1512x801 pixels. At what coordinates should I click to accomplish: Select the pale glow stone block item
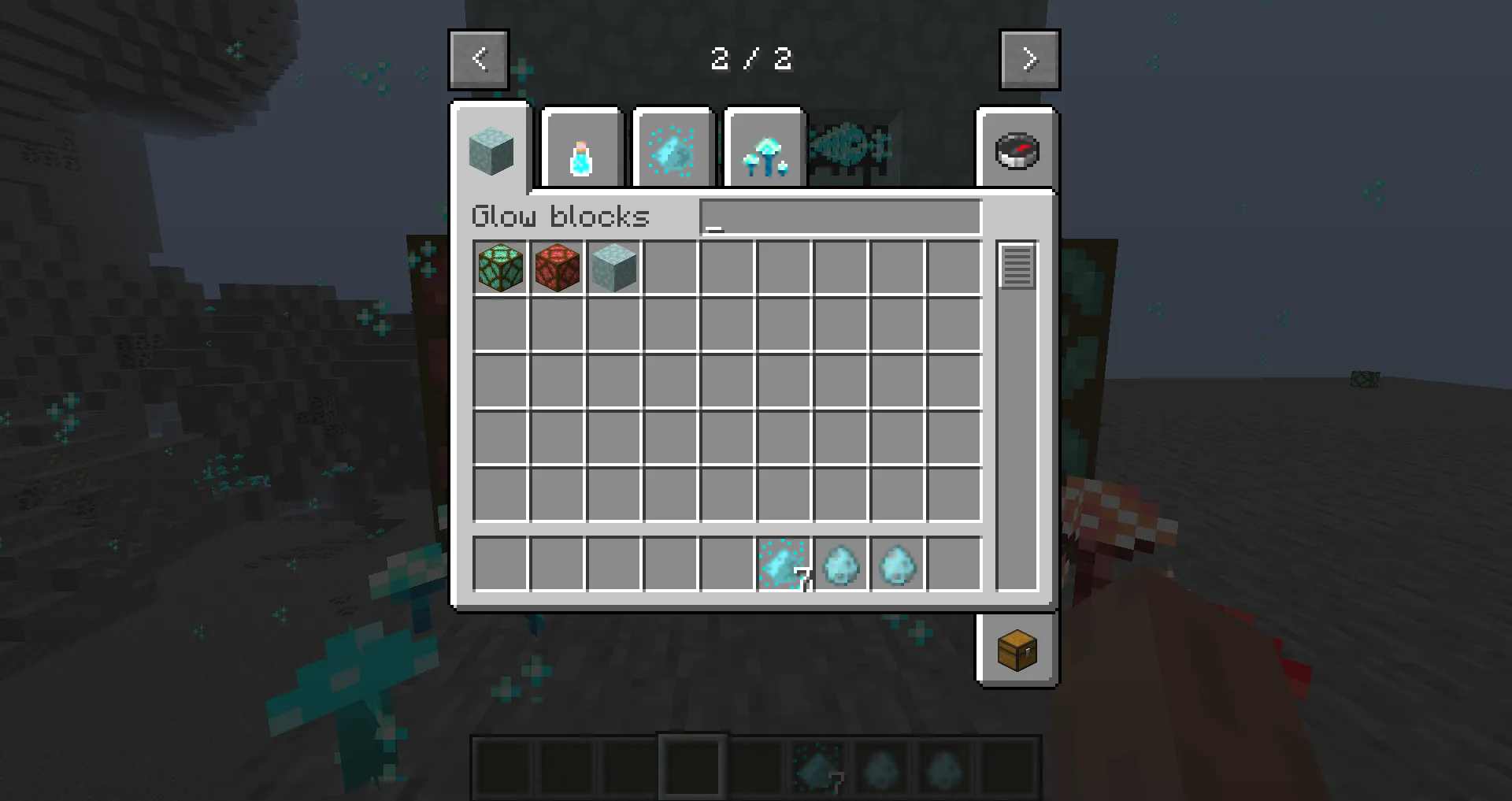(x=613, y=268)
